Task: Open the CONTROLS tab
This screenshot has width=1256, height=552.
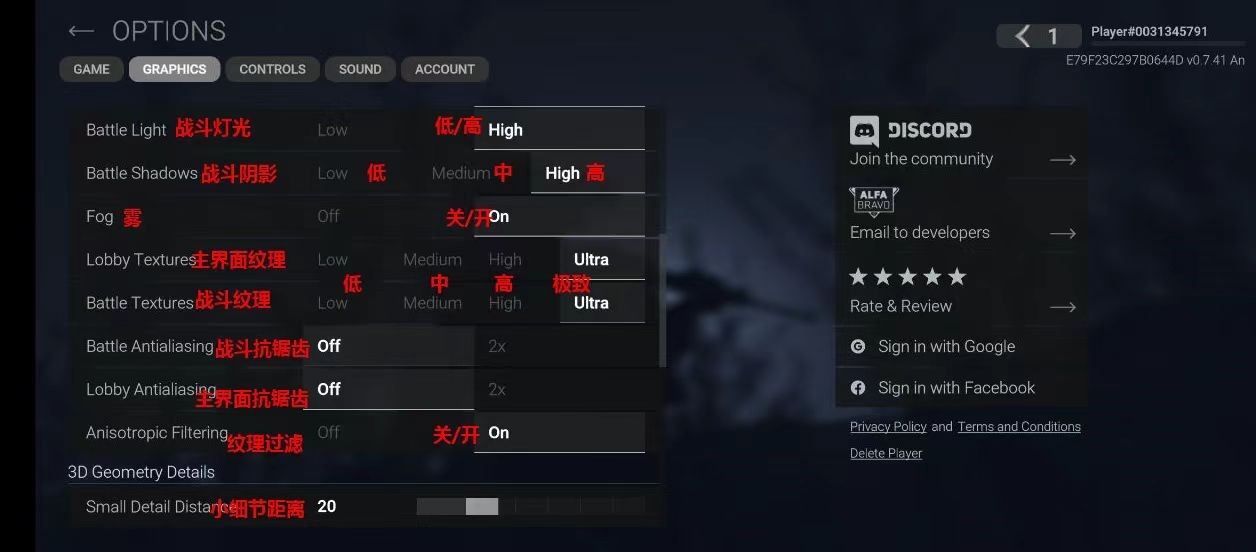Action: tap(272, 69)
